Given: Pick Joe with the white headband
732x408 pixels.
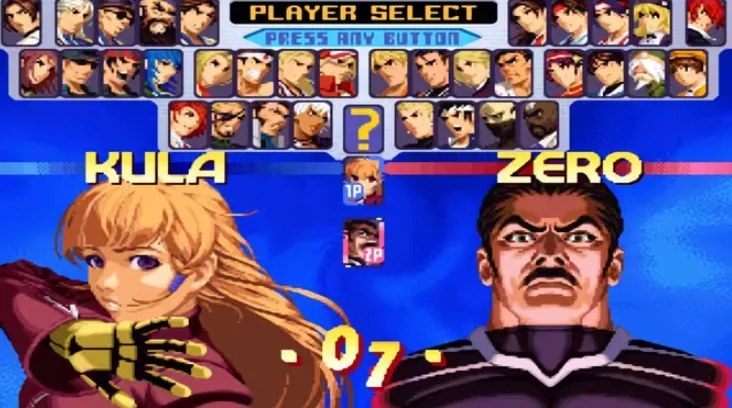Looking at the screenshot, I should (x=253, y=72).
